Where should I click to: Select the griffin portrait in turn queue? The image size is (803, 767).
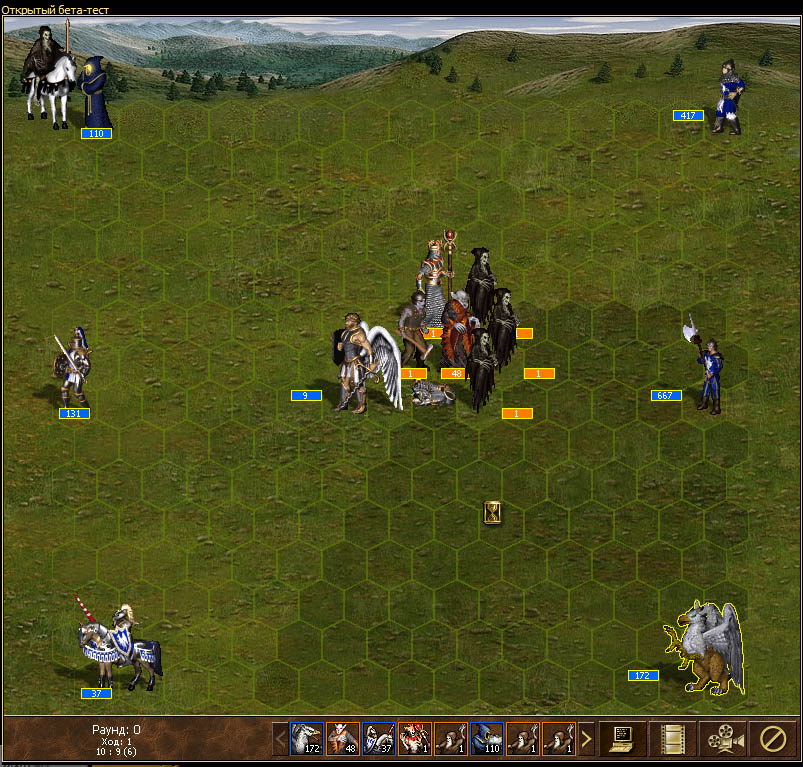306,739
